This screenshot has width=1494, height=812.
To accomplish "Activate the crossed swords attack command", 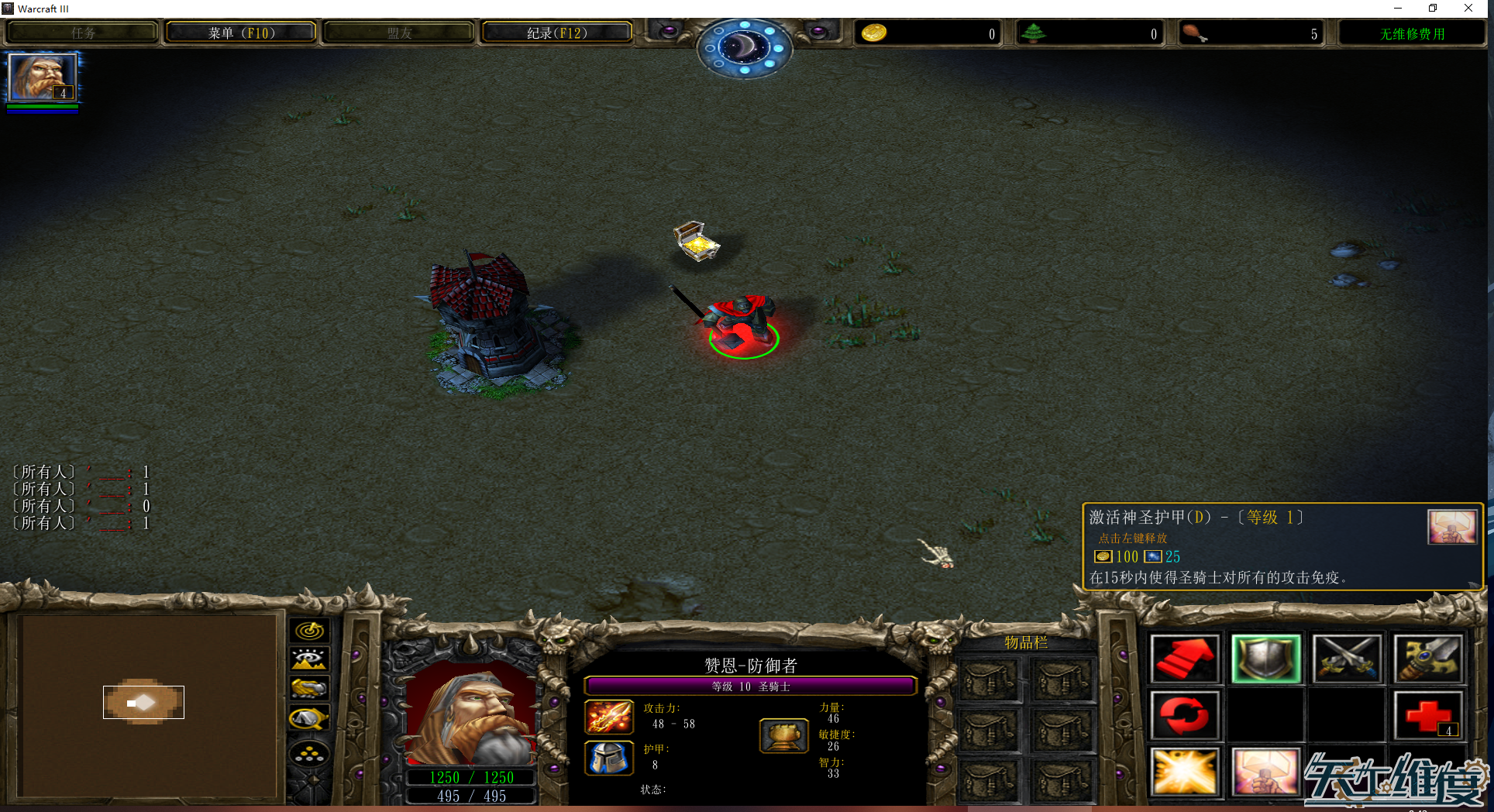I will pos(1347,659).
